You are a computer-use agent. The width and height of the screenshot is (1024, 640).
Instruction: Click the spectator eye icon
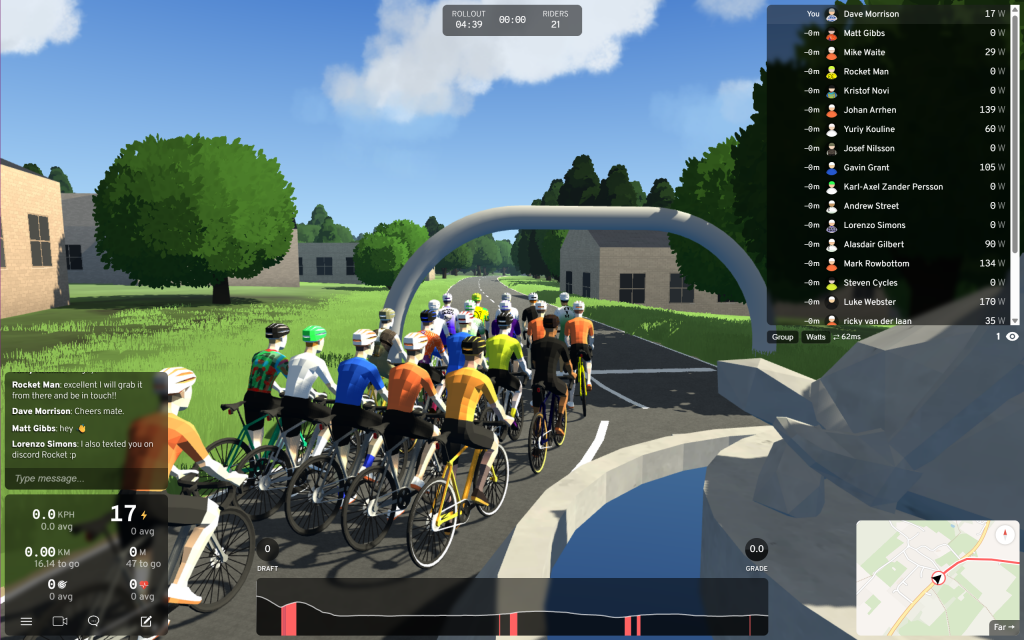[x=1012, y=337]
